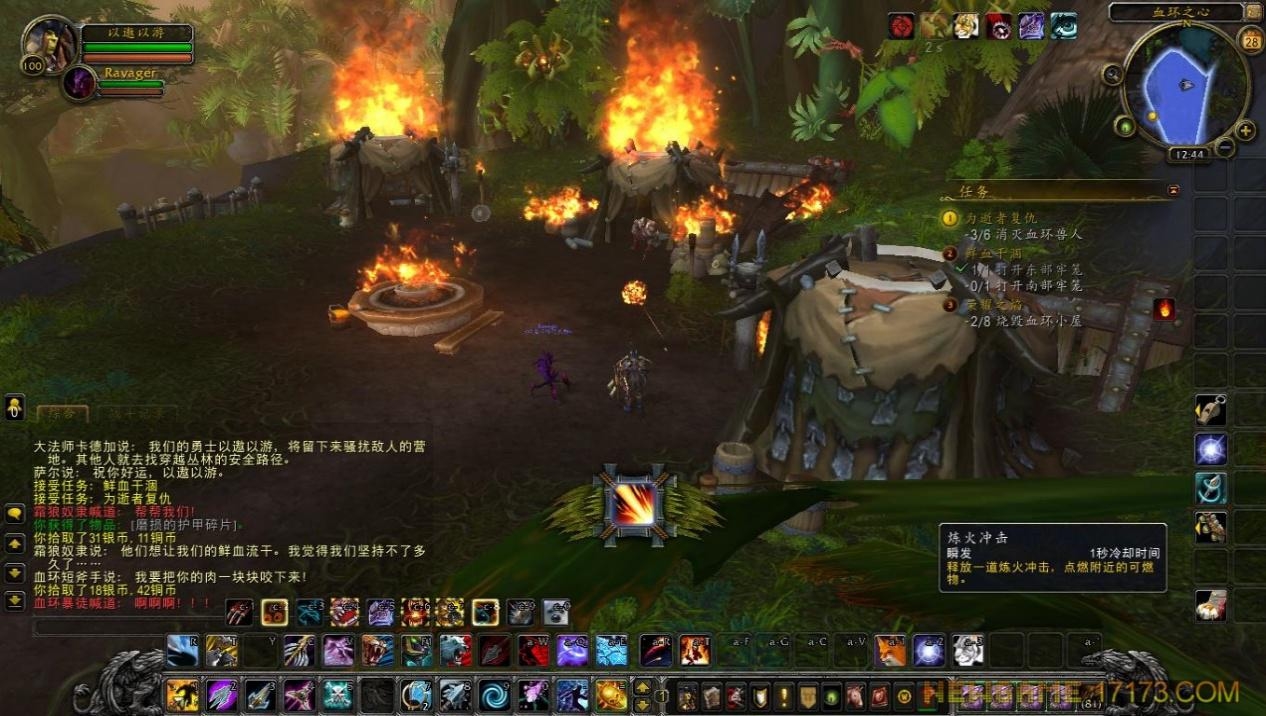Open the minimap
Viewport: 1266px width, 716px height.
pos(1186,86)
